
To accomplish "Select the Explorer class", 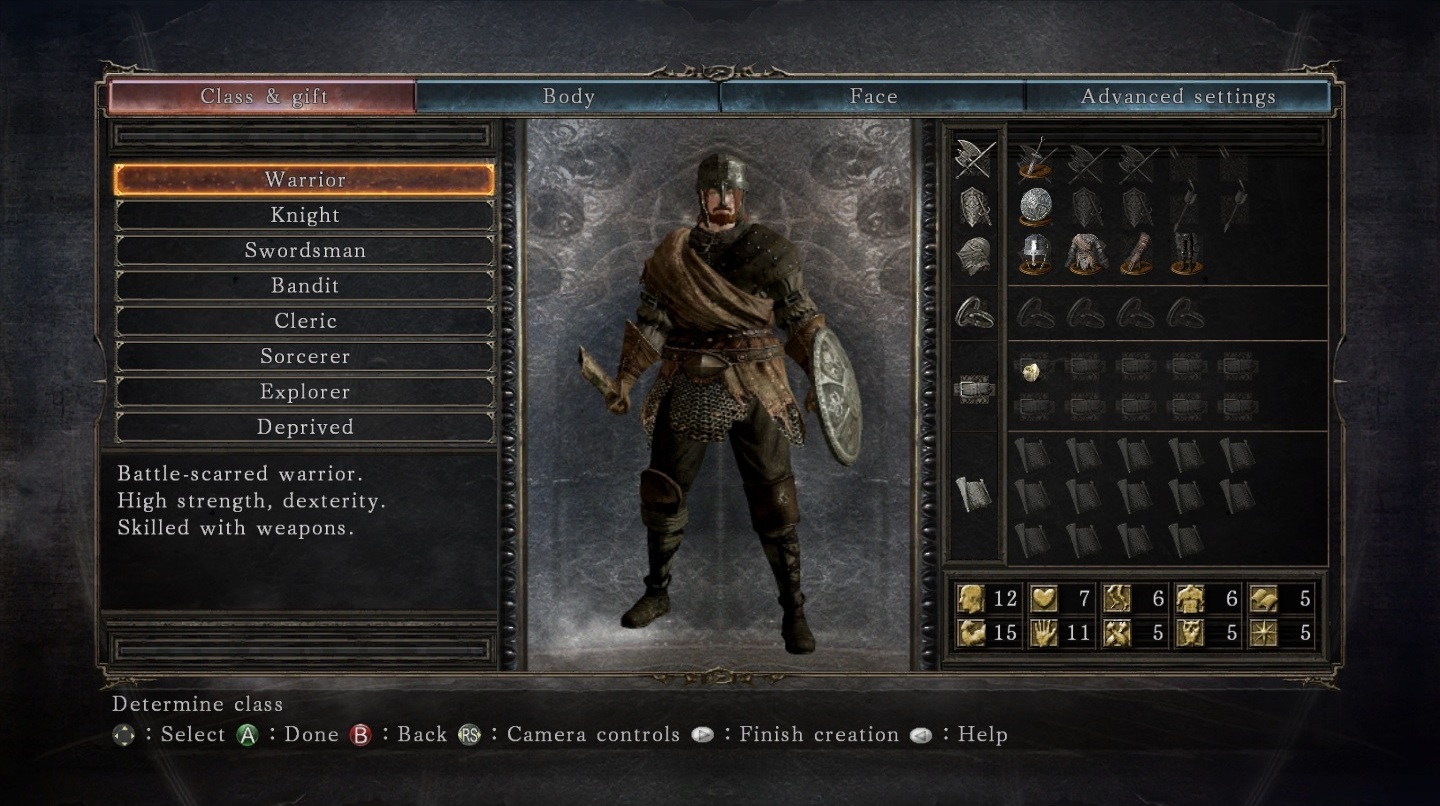I will coord(305,392).
